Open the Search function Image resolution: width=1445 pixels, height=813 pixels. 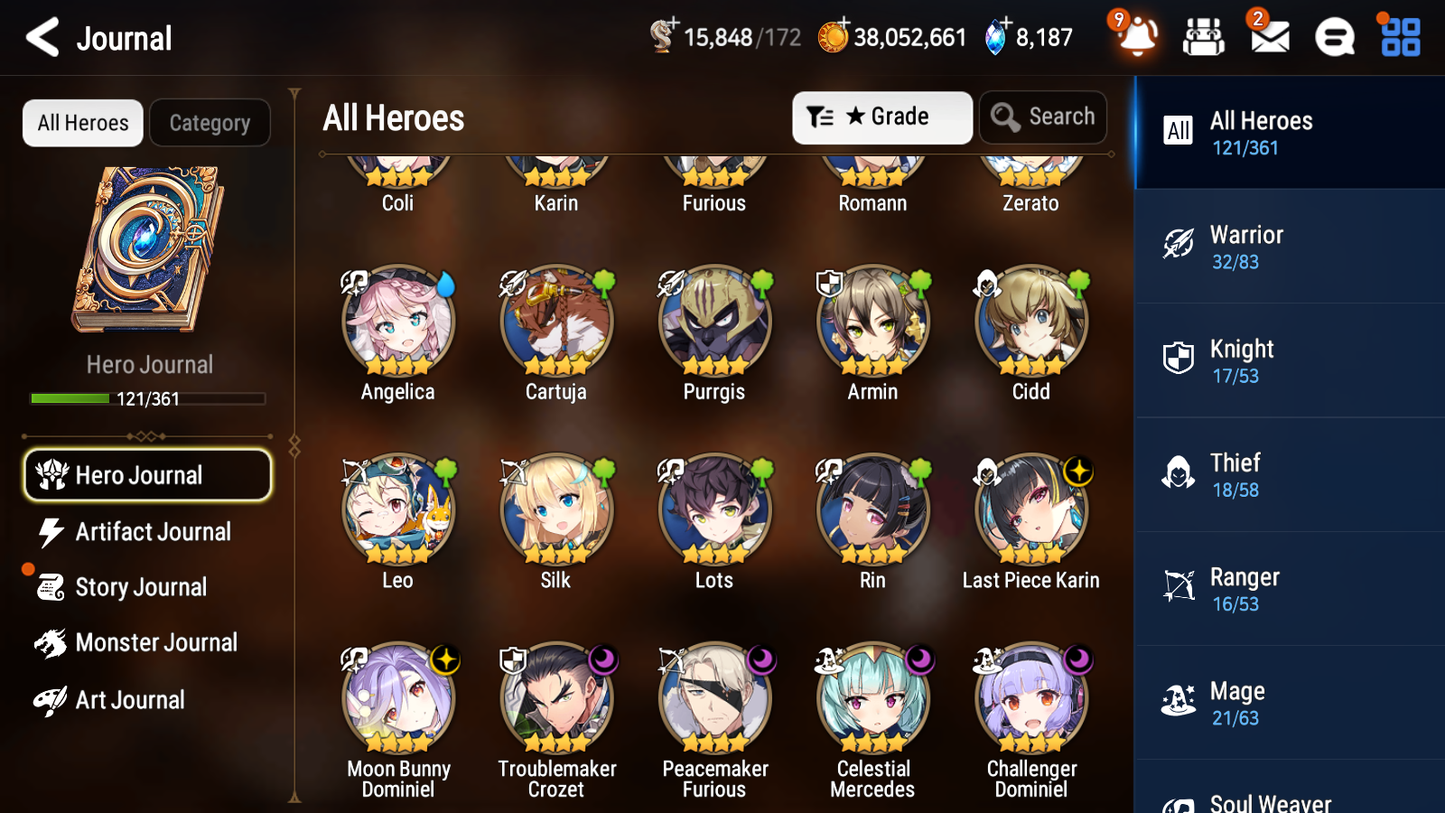tap(1043, 117)
